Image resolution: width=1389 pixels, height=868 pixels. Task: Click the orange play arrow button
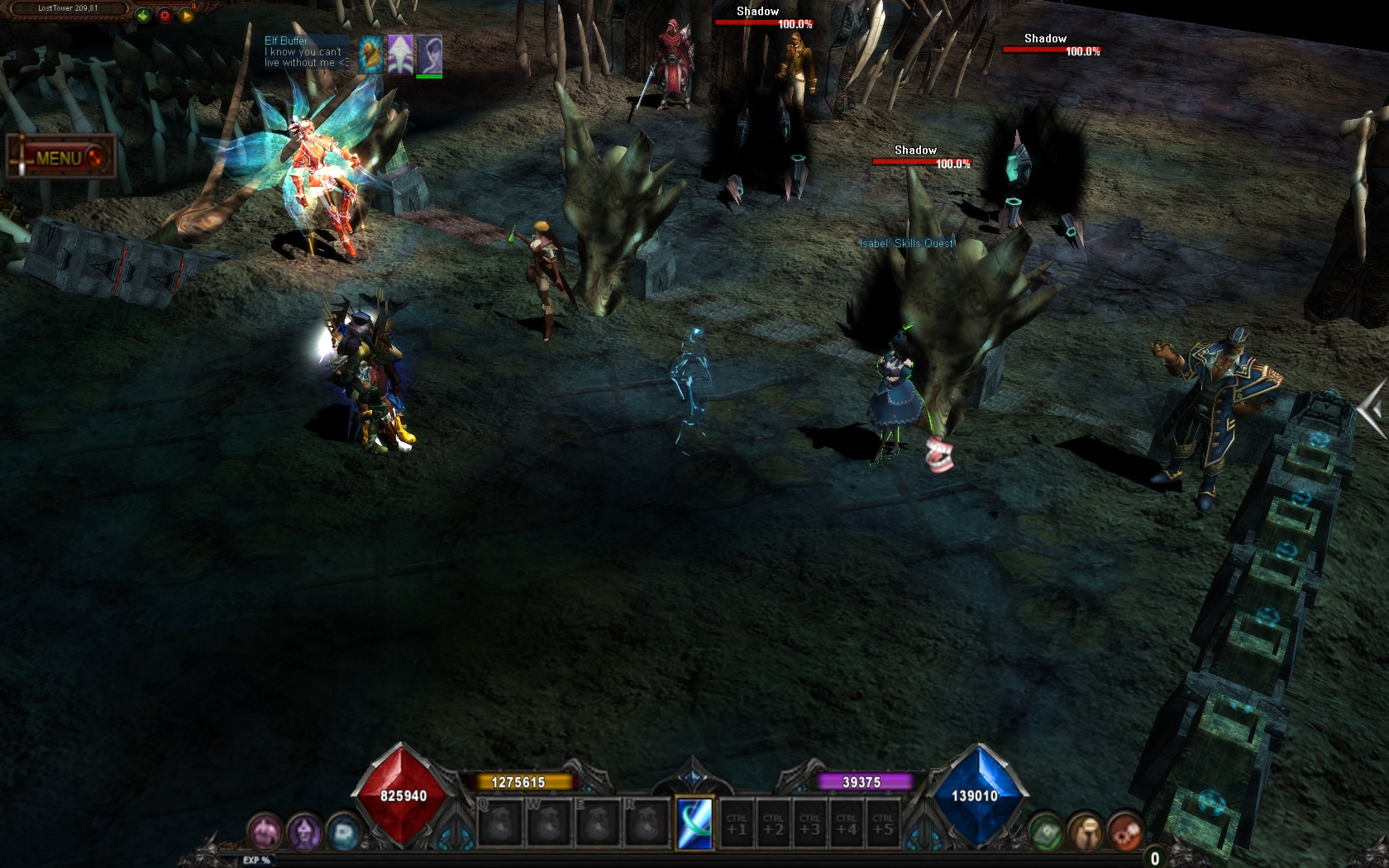pyautogui.click(x=186, y=15)
